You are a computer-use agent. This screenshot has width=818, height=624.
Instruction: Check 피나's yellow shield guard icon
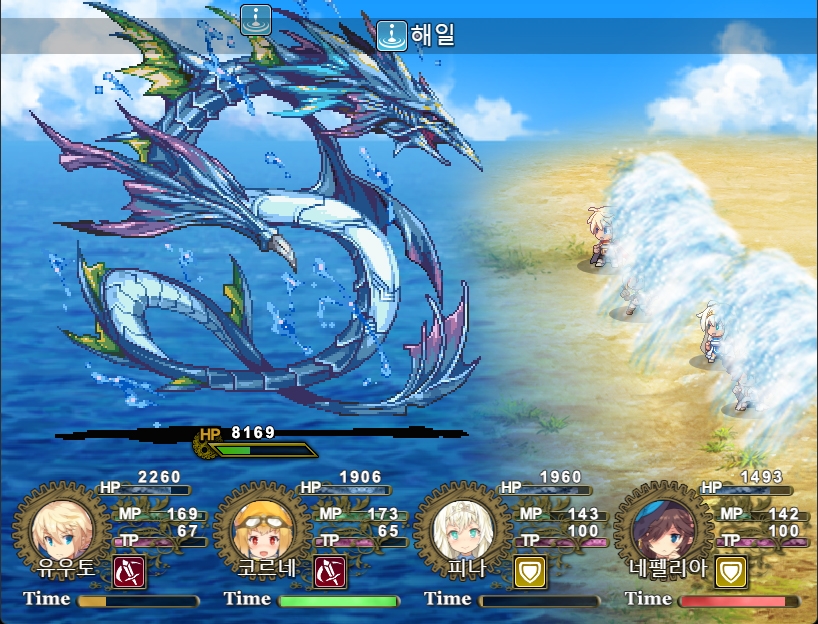tap(530, 571)
